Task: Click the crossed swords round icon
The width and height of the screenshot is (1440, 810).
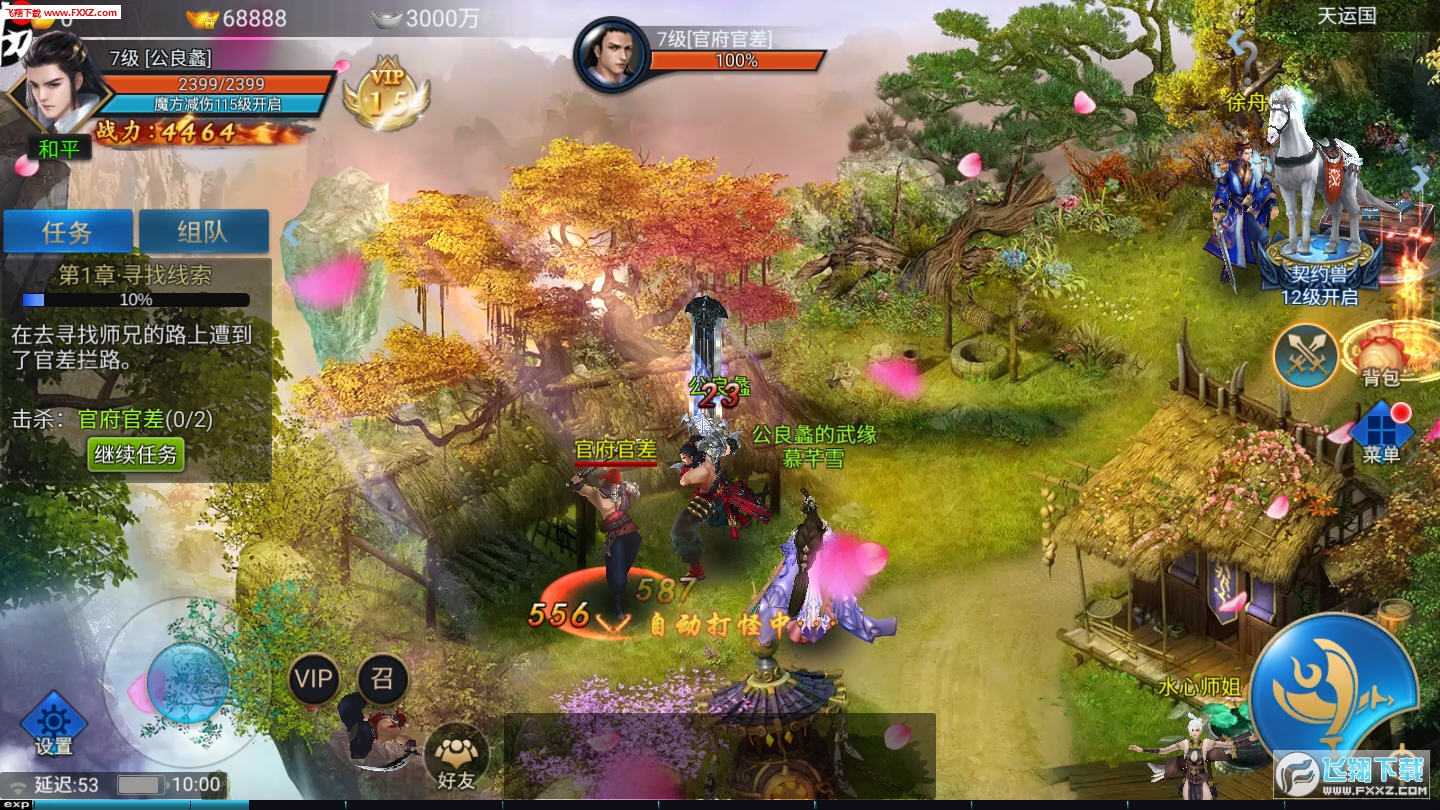Action: 1305,356
